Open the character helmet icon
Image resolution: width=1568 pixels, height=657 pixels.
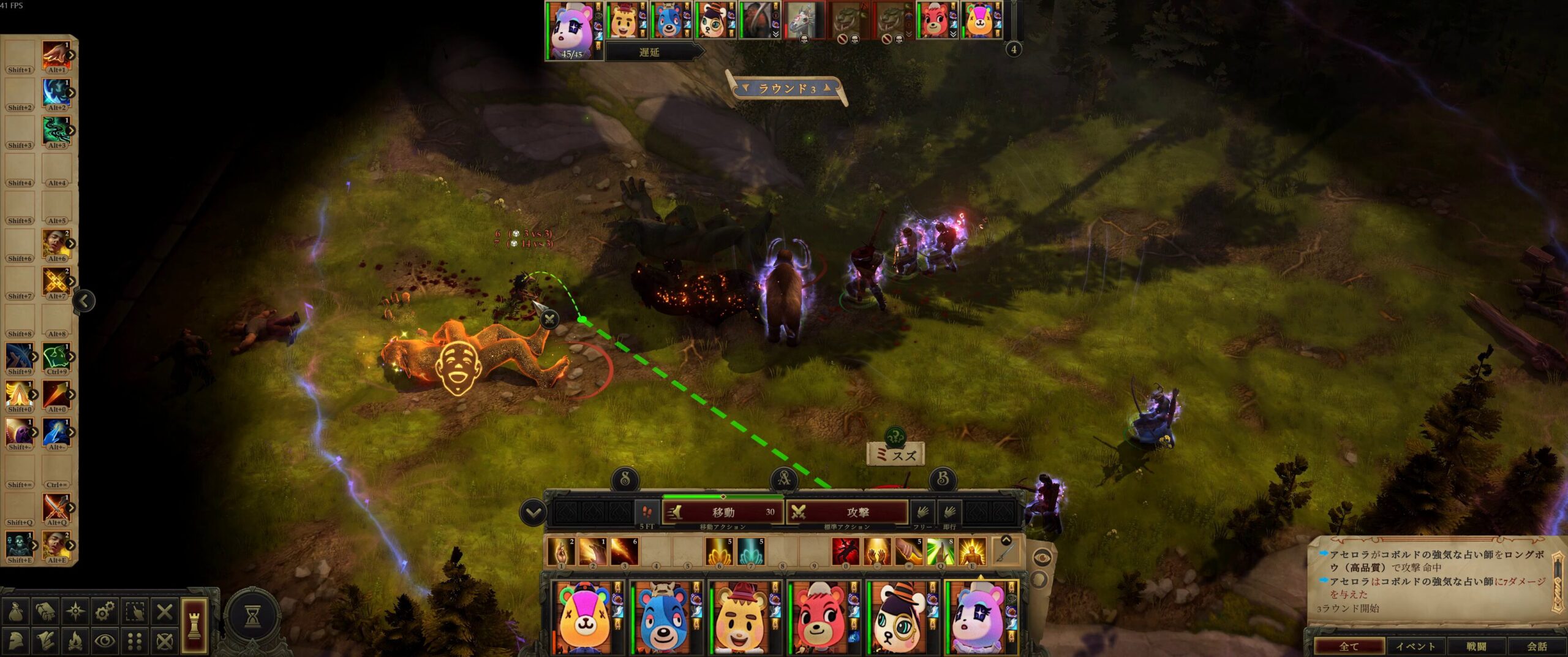coord(16,641)
